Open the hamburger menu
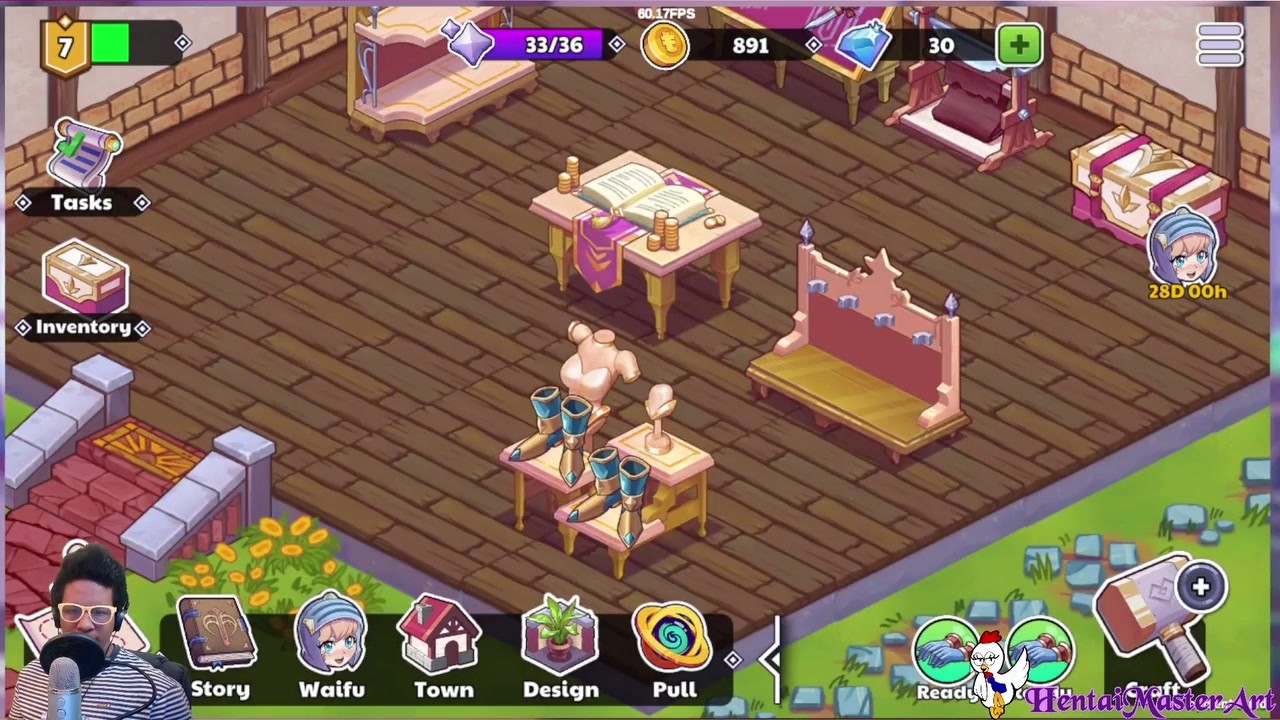The height and width of the screenshot is (720, 1280). pos(1220,44)
